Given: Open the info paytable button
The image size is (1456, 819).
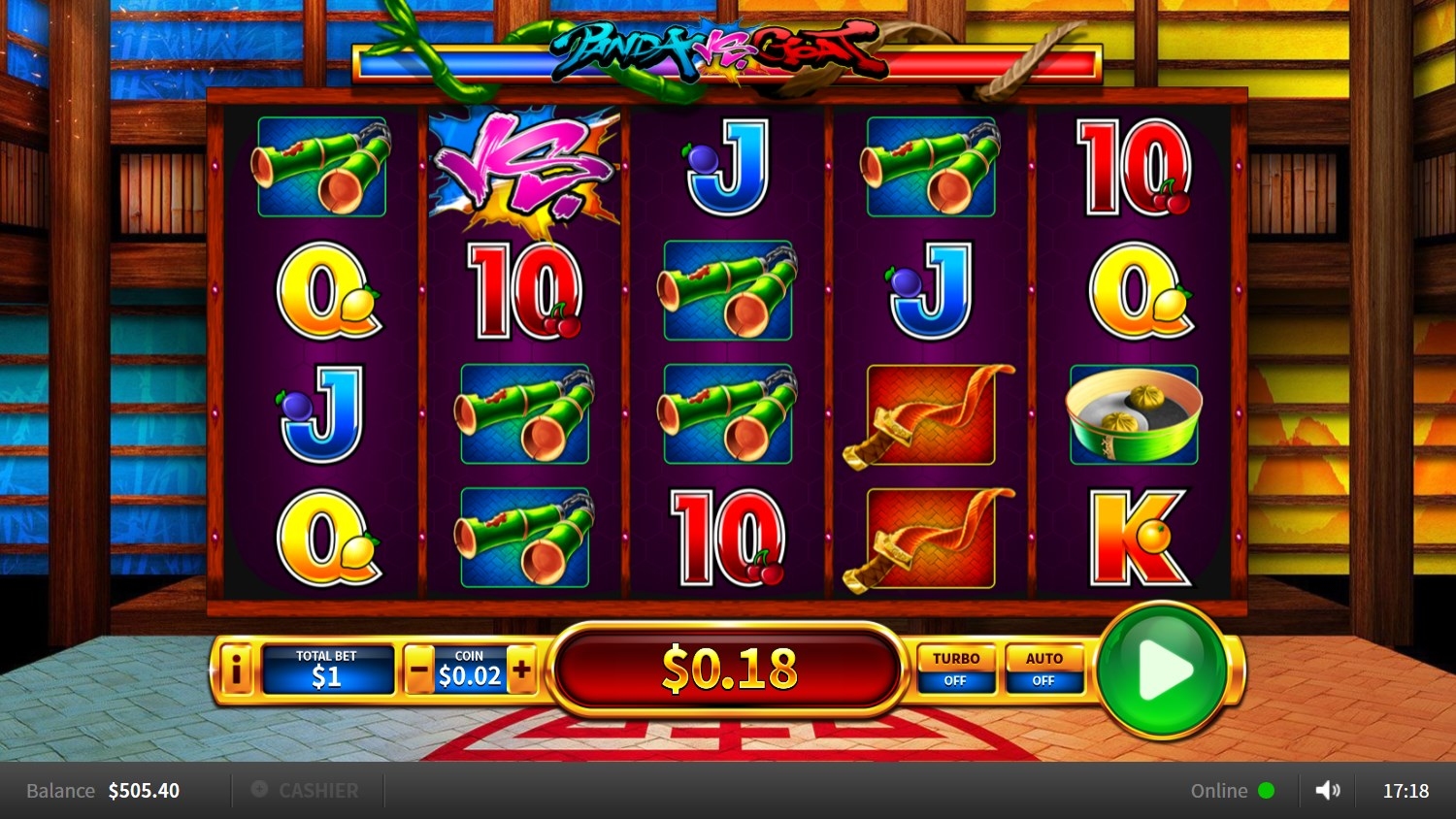Looking at the screenshot, I should click(x=235, y=670).
